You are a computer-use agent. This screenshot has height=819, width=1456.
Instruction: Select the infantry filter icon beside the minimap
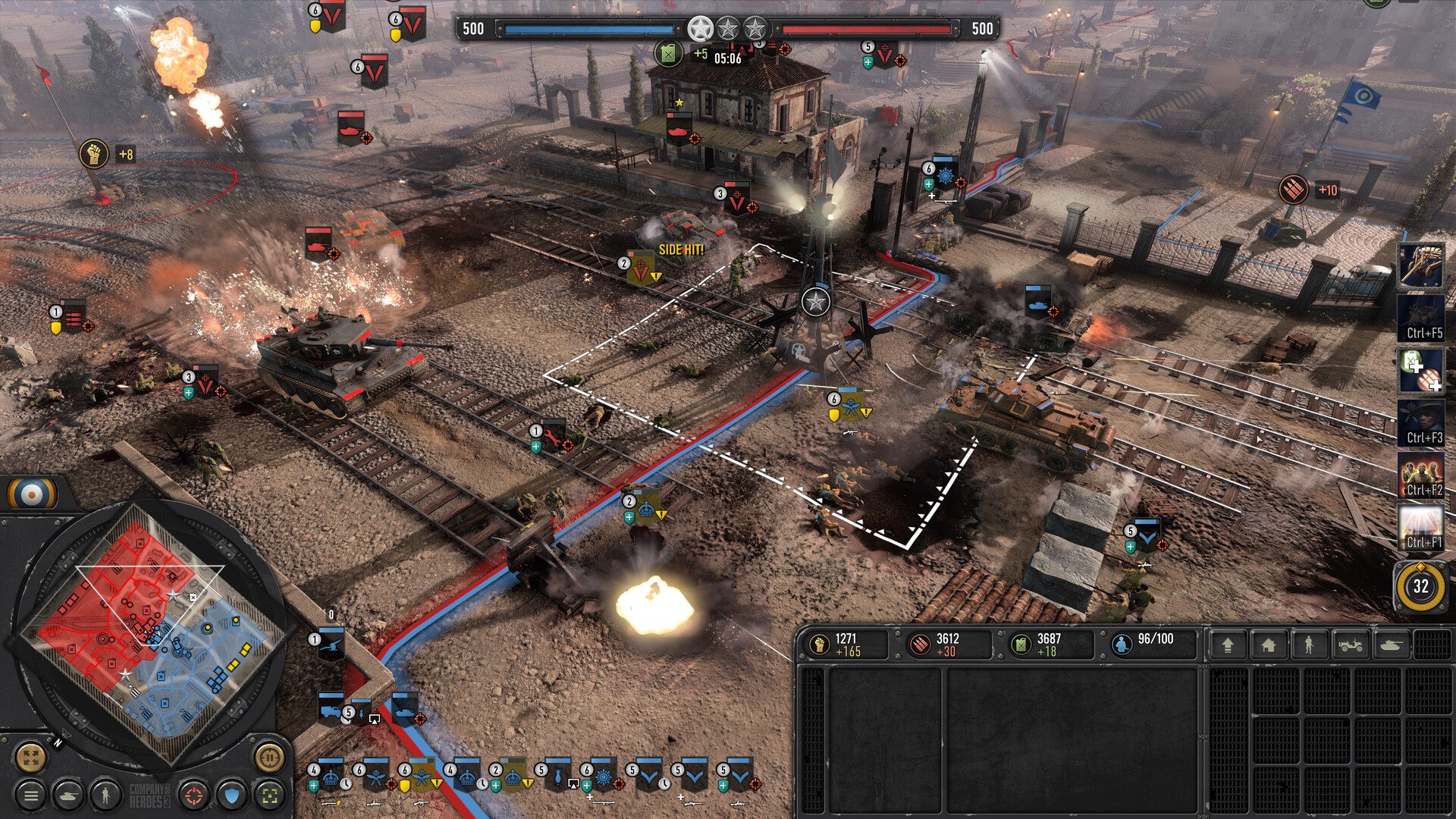point(105,795)
